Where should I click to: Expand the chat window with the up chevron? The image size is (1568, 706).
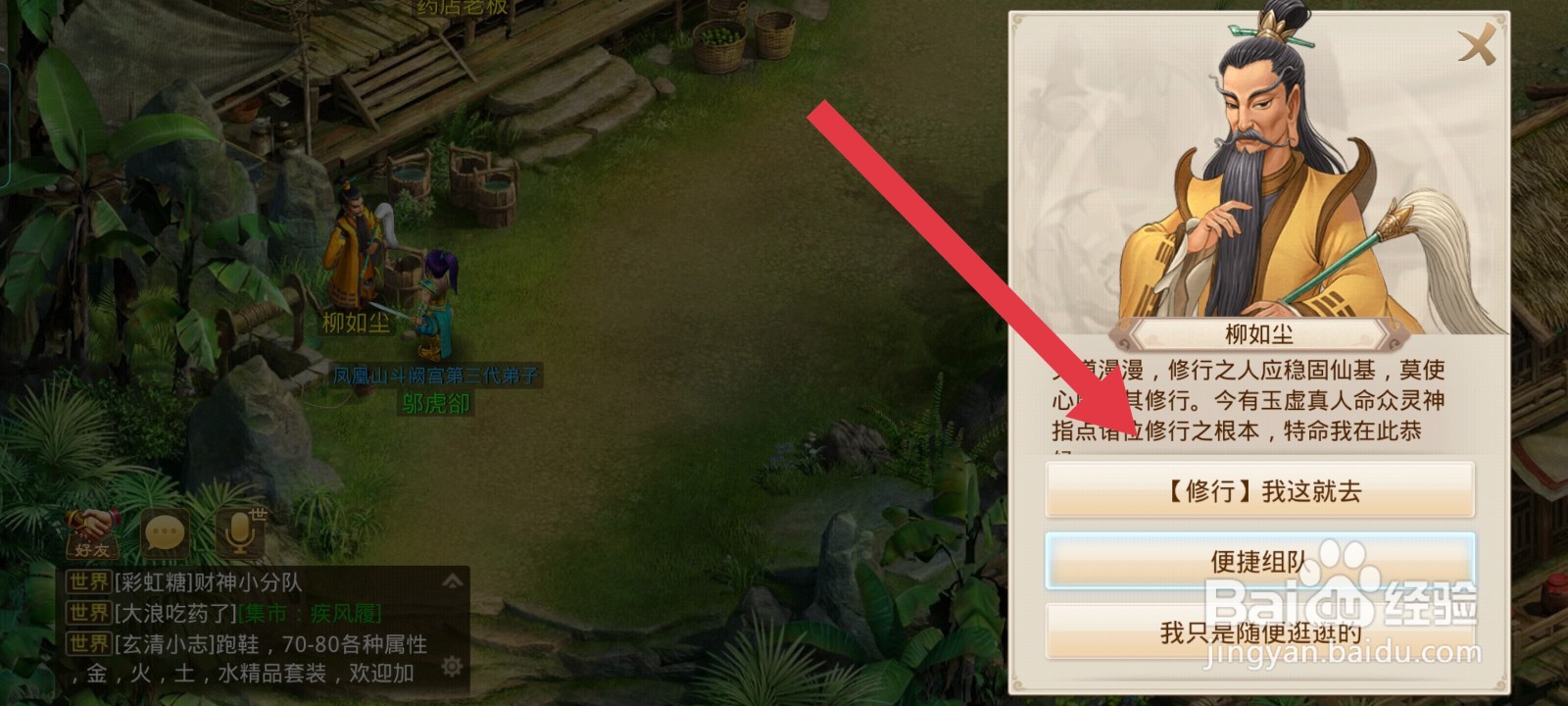(450, 579)
